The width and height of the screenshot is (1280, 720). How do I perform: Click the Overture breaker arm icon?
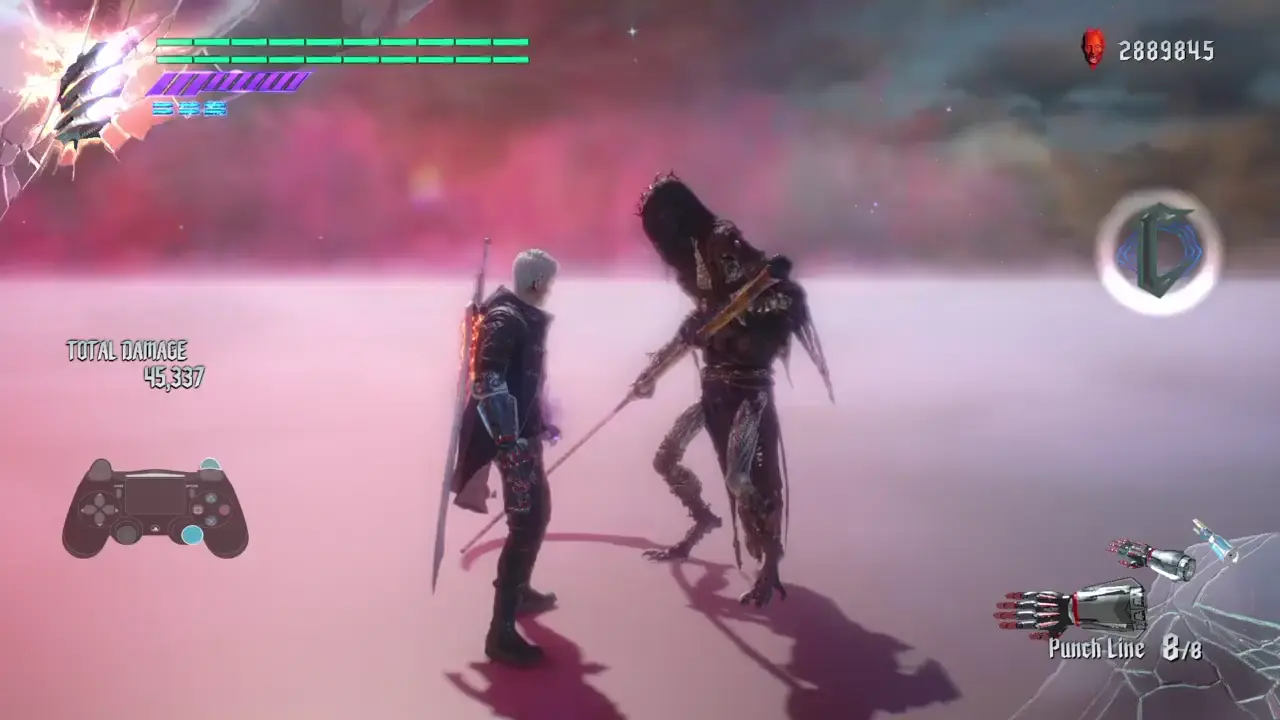click(1152, 556)
